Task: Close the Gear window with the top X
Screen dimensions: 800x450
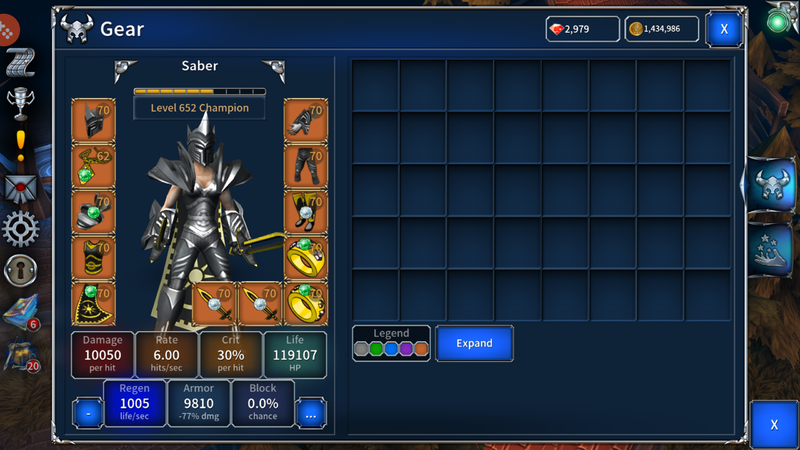Action: (723, 30)
